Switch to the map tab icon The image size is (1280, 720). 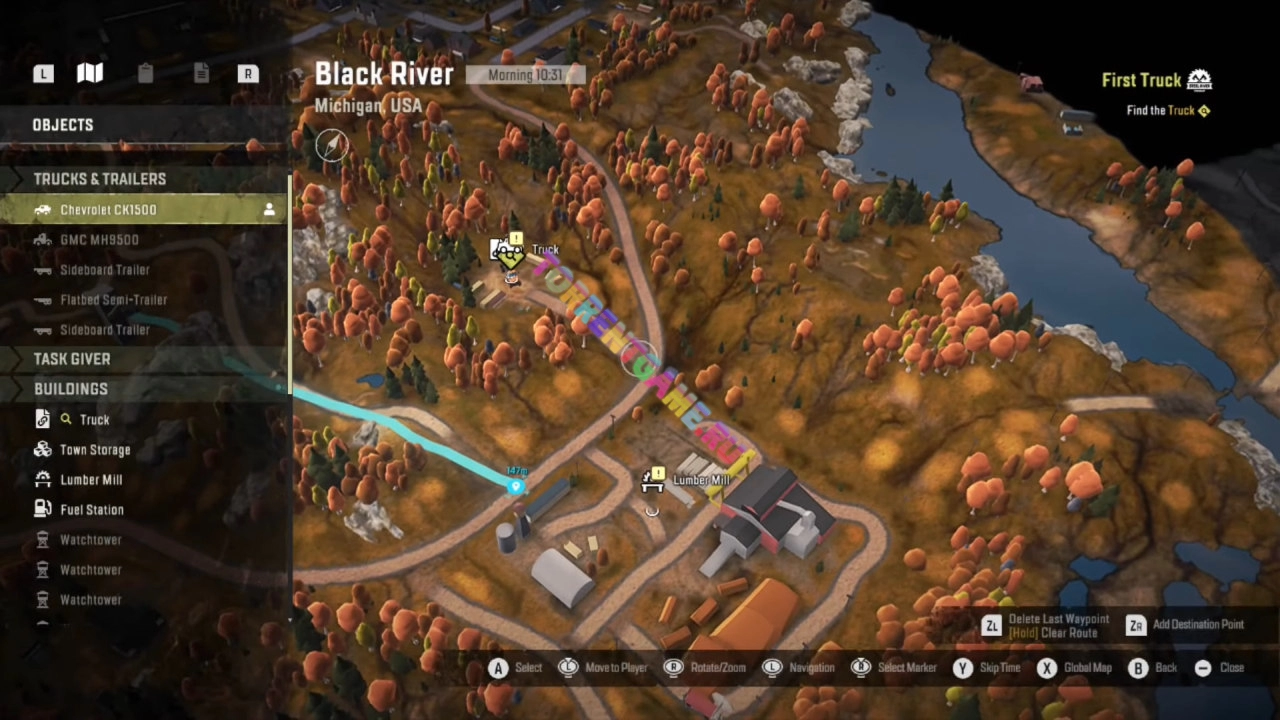point(90,73)
